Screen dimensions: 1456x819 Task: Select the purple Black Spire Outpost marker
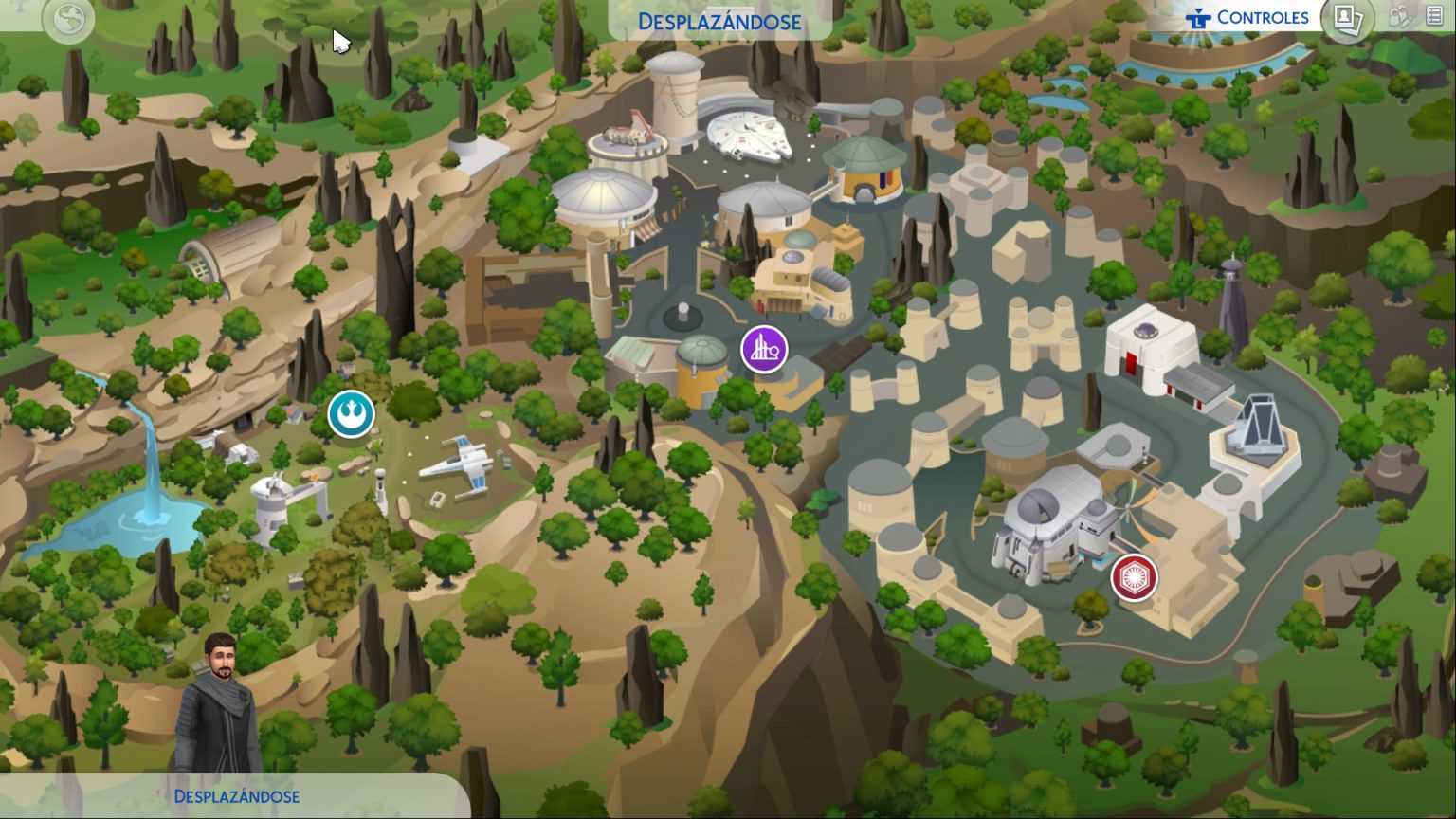point(764,349)
